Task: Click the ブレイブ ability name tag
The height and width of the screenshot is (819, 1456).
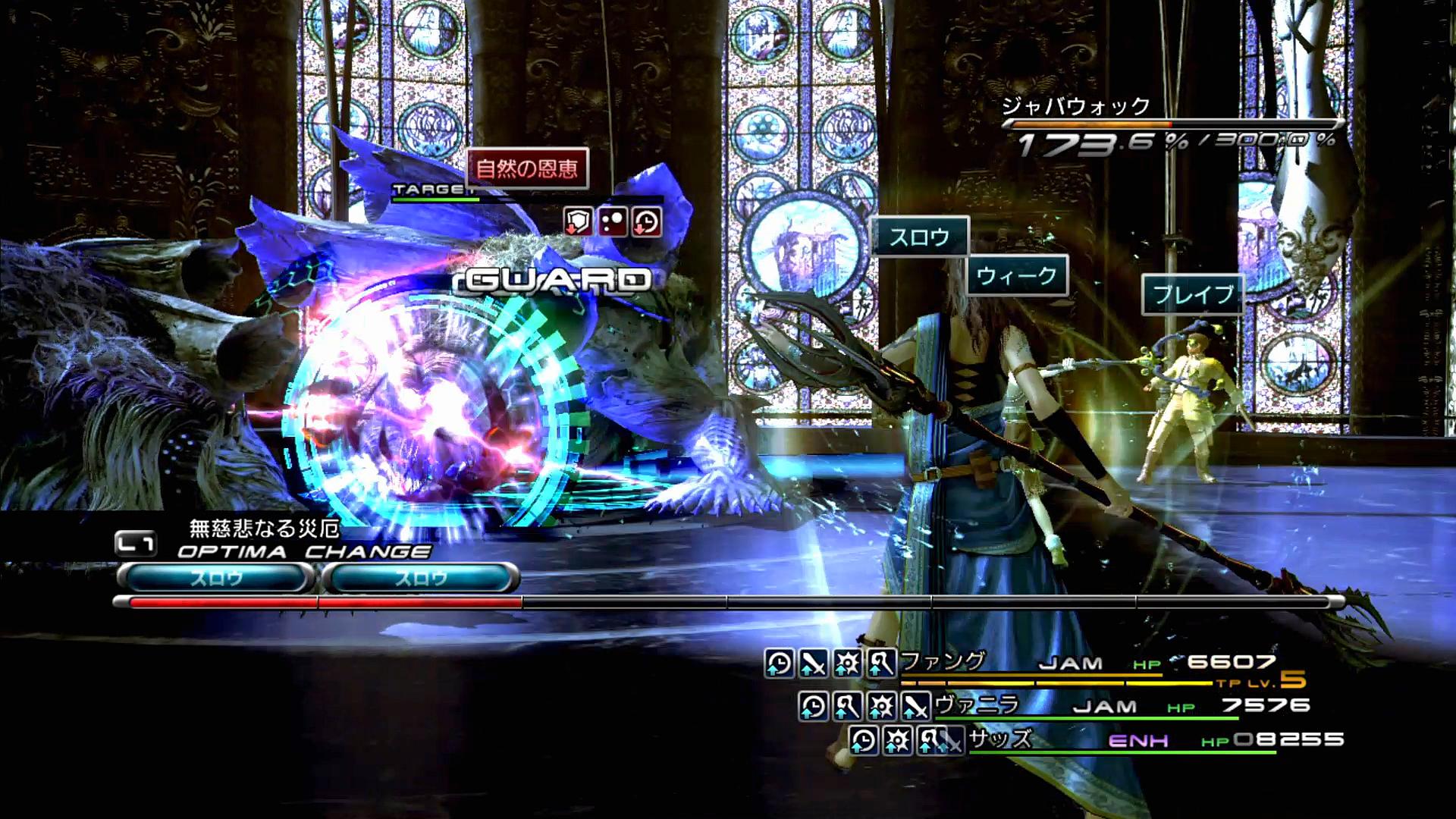Action: [x=1193, y=294]
